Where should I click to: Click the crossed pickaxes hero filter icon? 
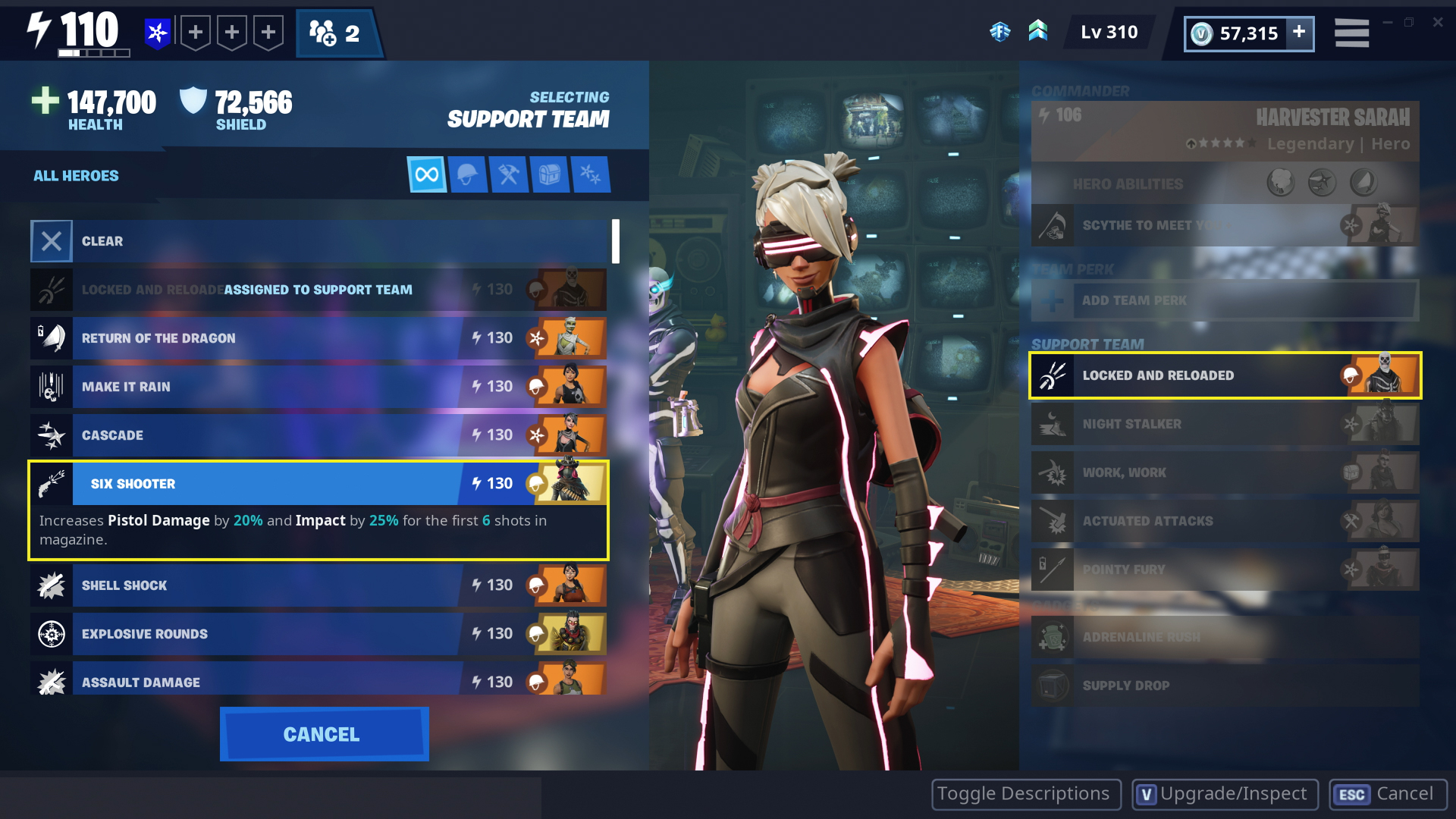(509, 174)
